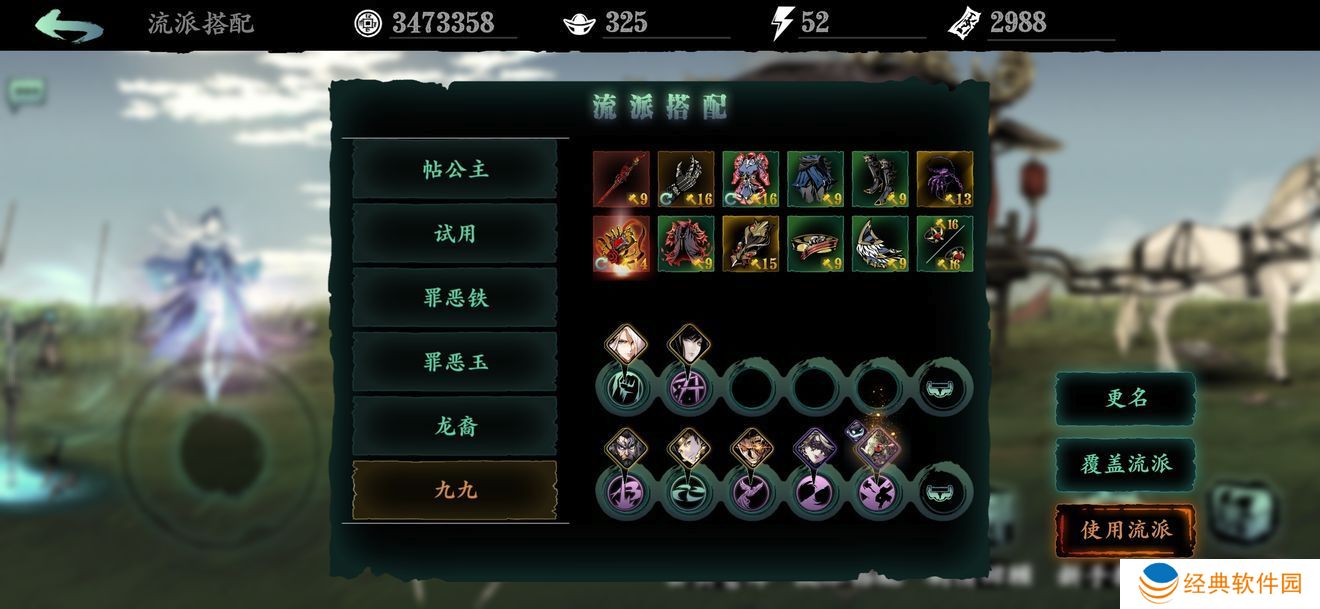The height and width of the screenshot is (609, 1320).
Task: Switch to the 龙裔 build entry
Action: point(455,426)
